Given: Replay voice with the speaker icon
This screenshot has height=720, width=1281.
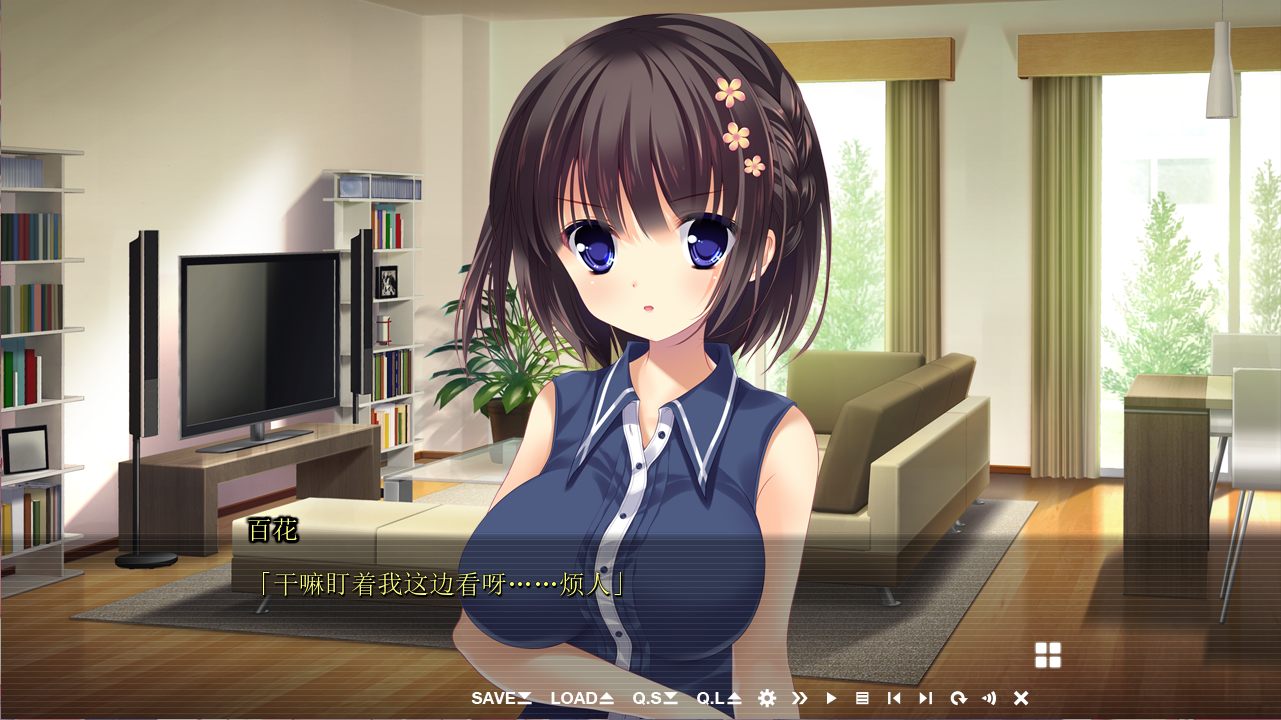Looking at the screenshot, I should [989, 698].
